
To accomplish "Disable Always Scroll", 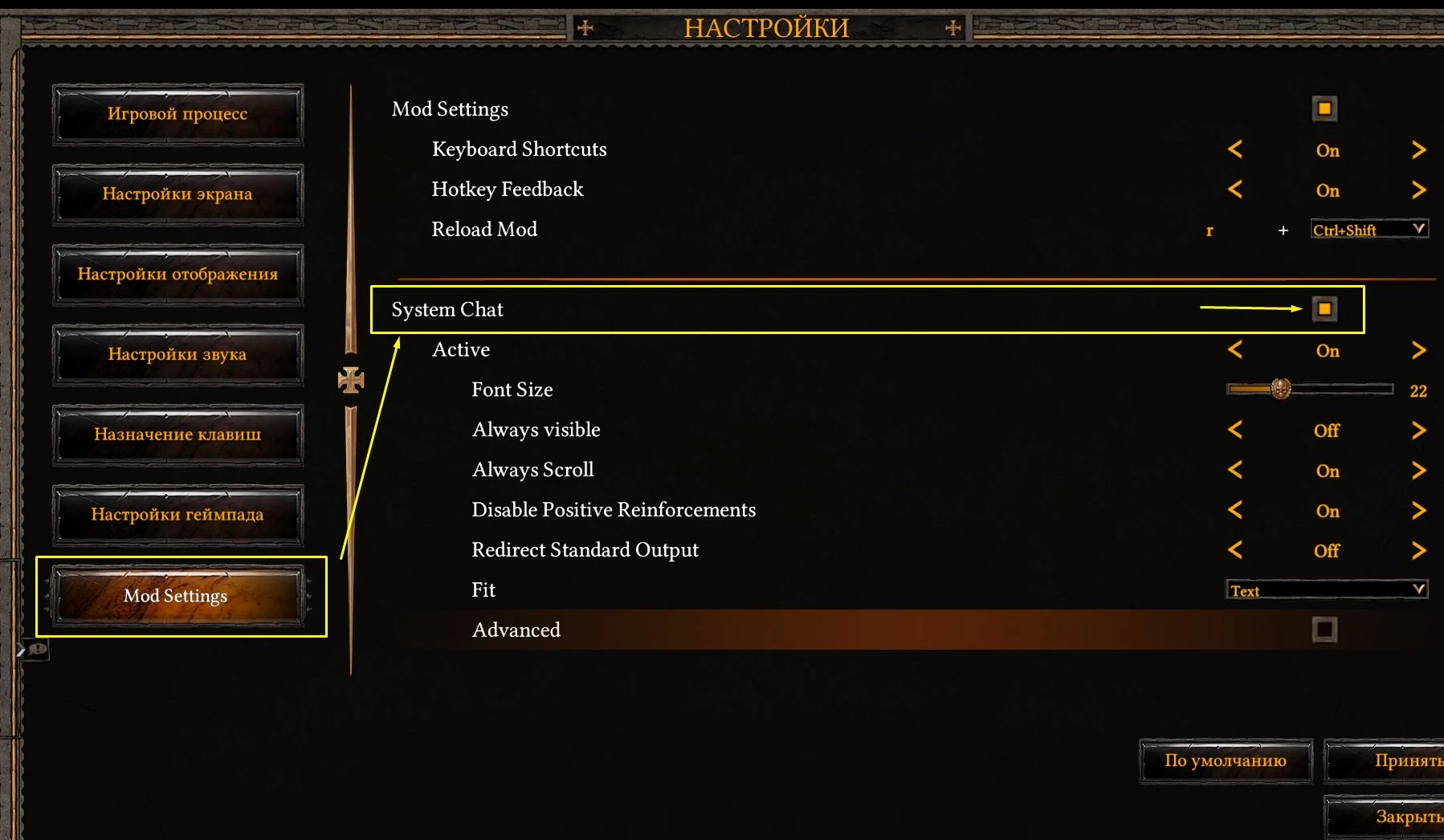I will pos(1234,471).
